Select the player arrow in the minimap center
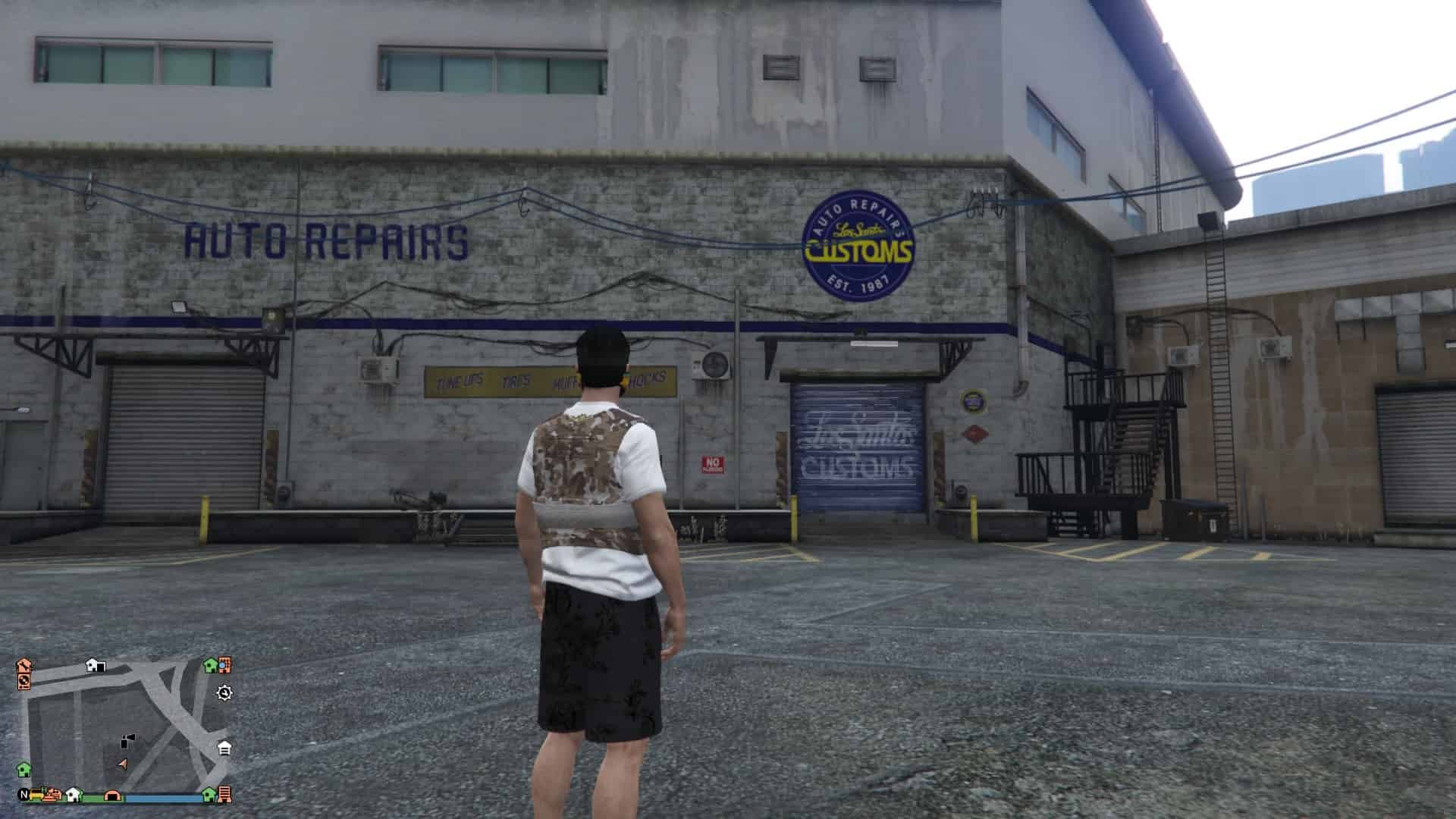Screen dimensions: 1456x819 (124, 762)
